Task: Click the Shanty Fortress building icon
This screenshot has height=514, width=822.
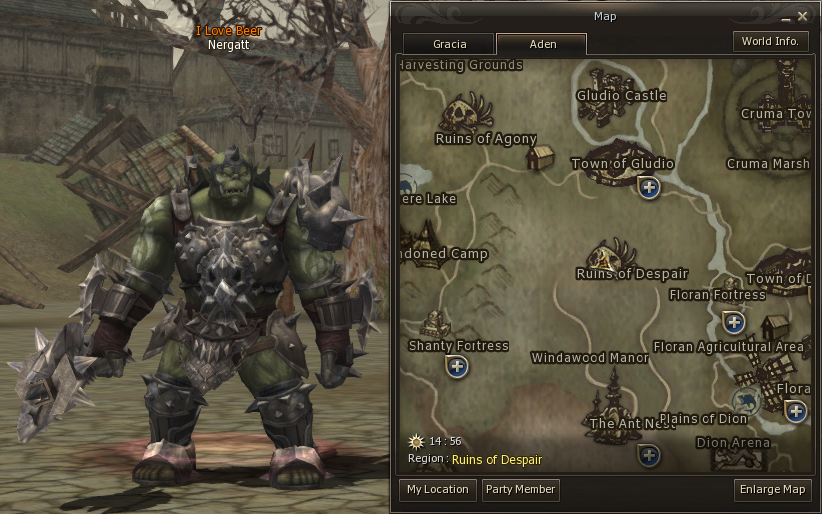Action: click(x=435, y=324)
